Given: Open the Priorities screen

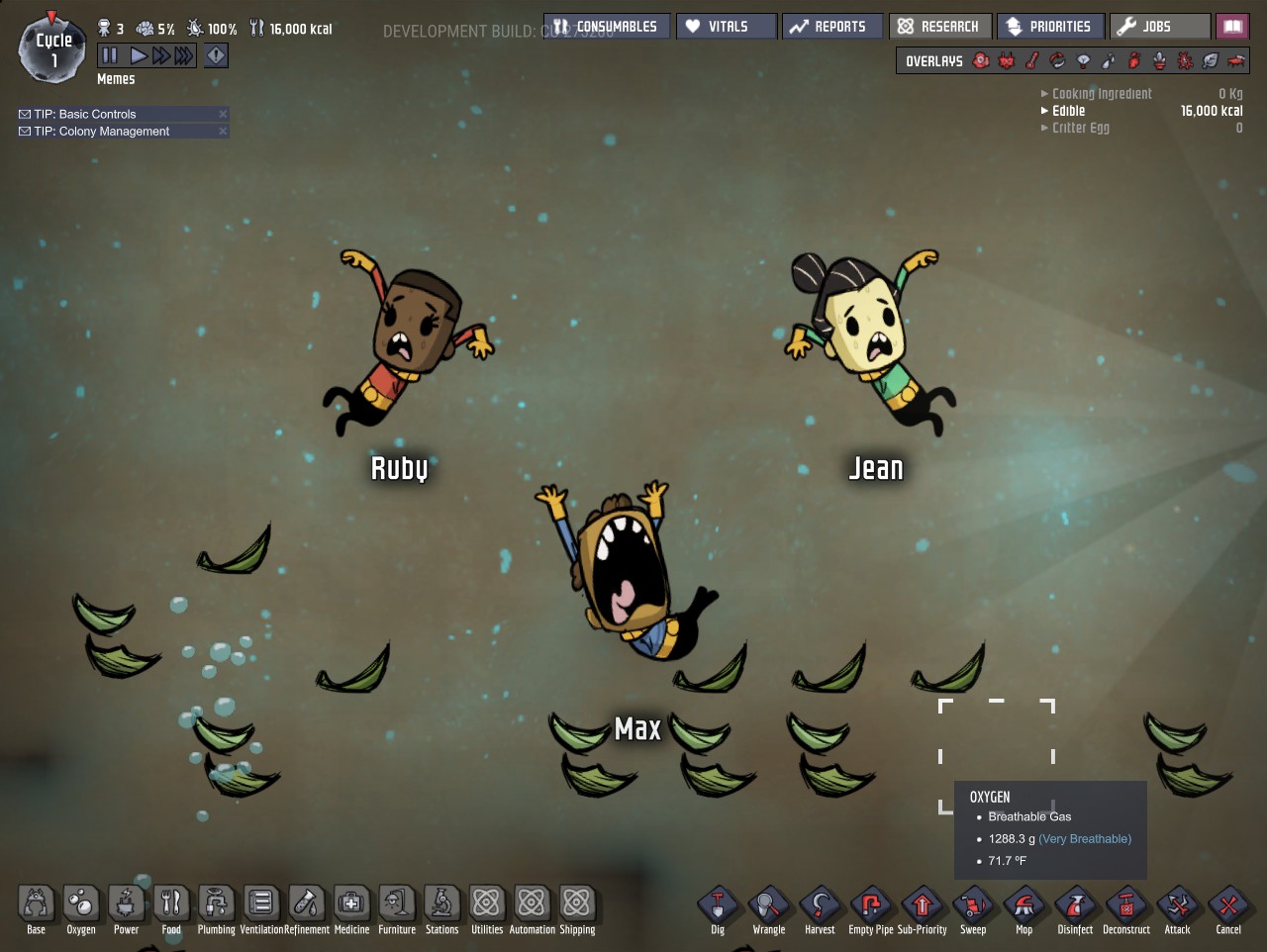Looking at the screenshot, I should (x=1050, y=27).
